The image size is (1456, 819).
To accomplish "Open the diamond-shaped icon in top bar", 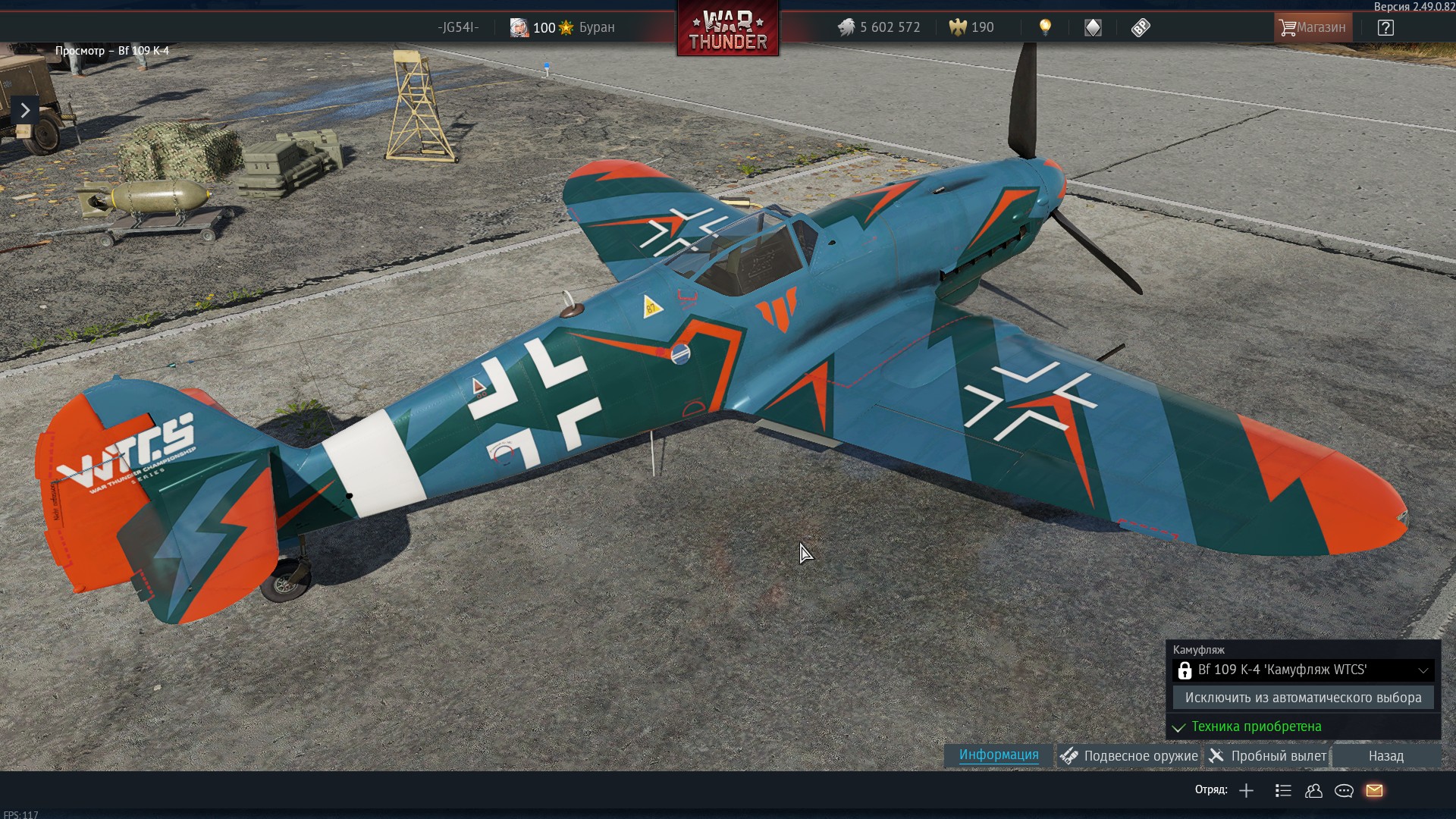I will point(1093,28).
